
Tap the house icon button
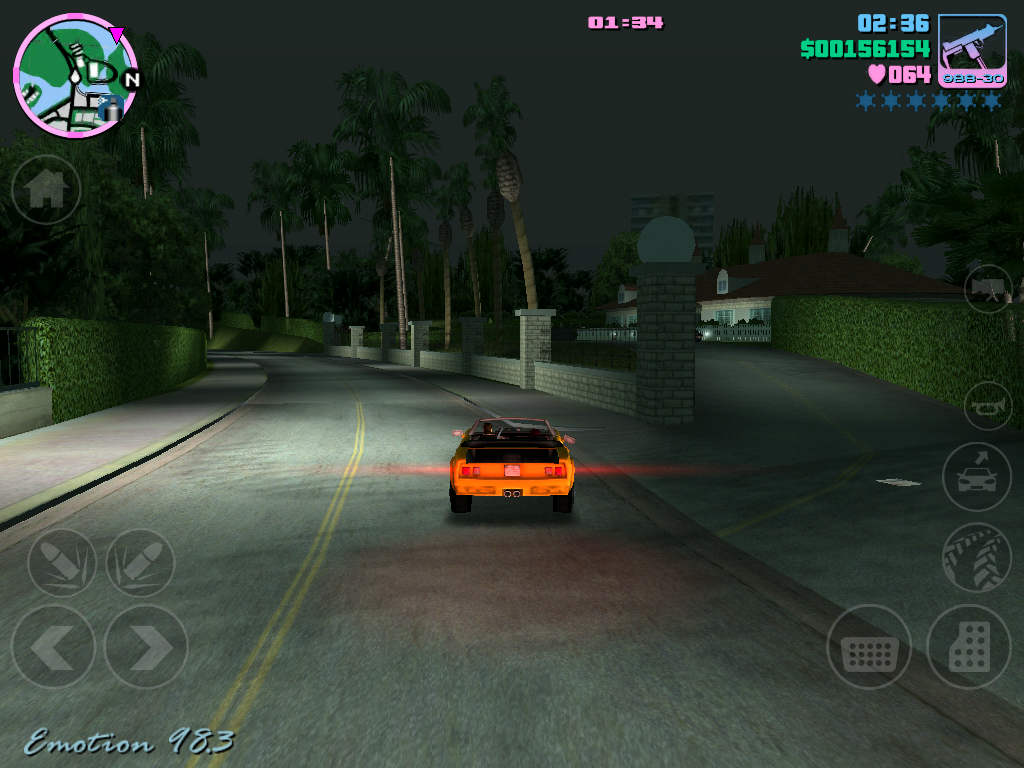46,189
